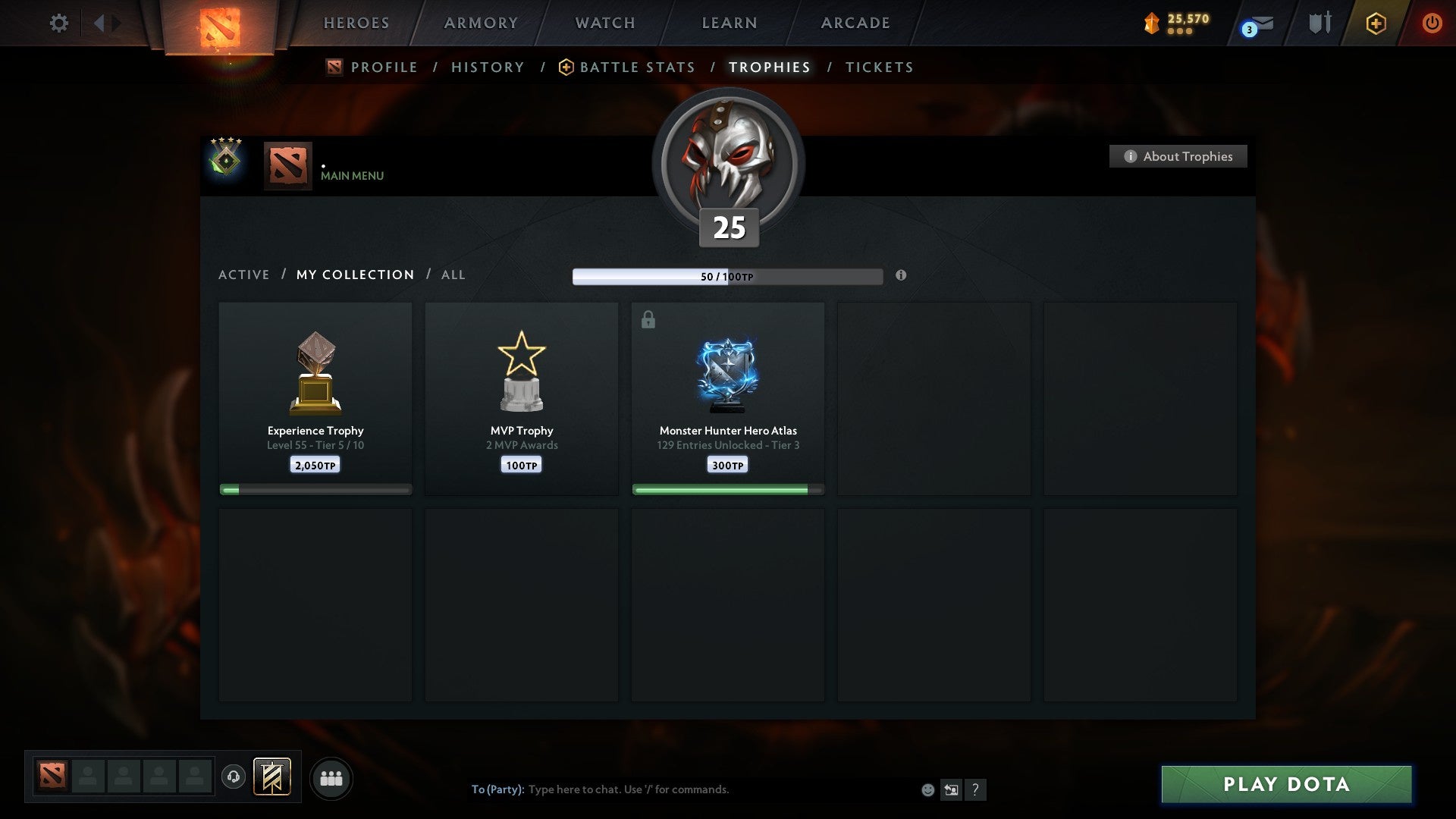
Task: Click the PLAY DOTA button
Action: click(1284, 785)
